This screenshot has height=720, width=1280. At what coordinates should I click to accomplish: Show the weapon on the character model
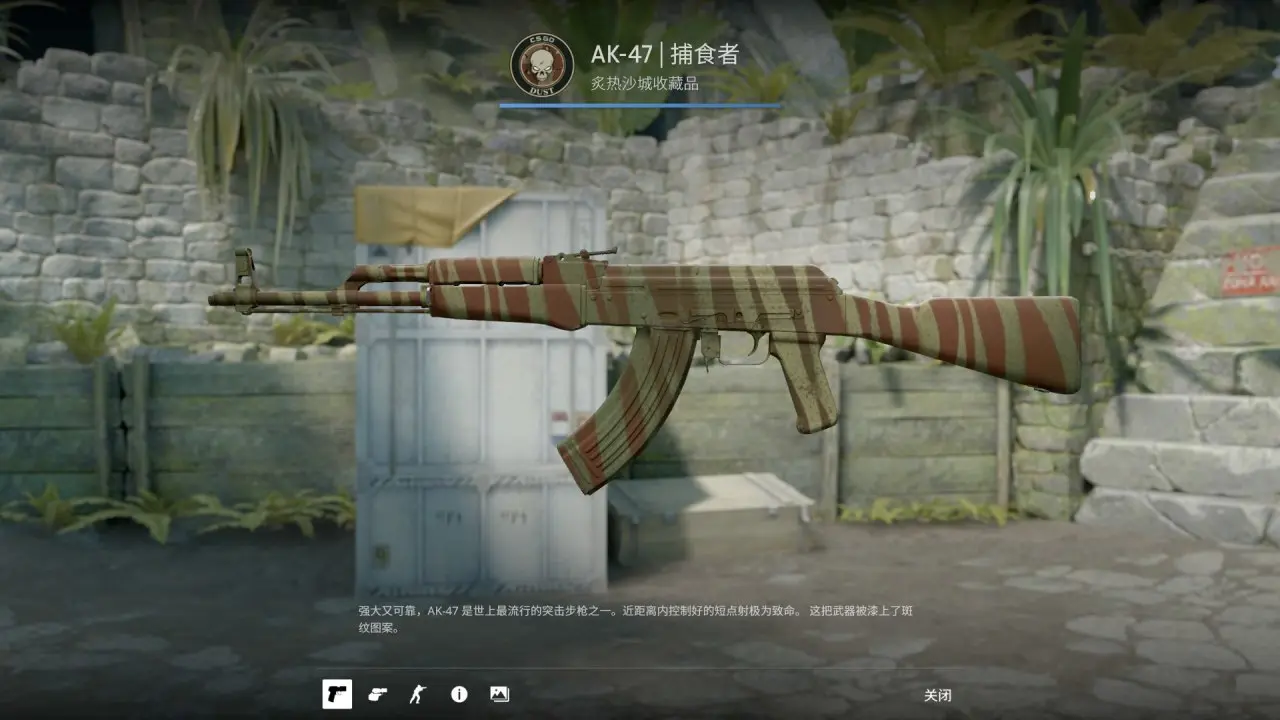pos(417,694)
